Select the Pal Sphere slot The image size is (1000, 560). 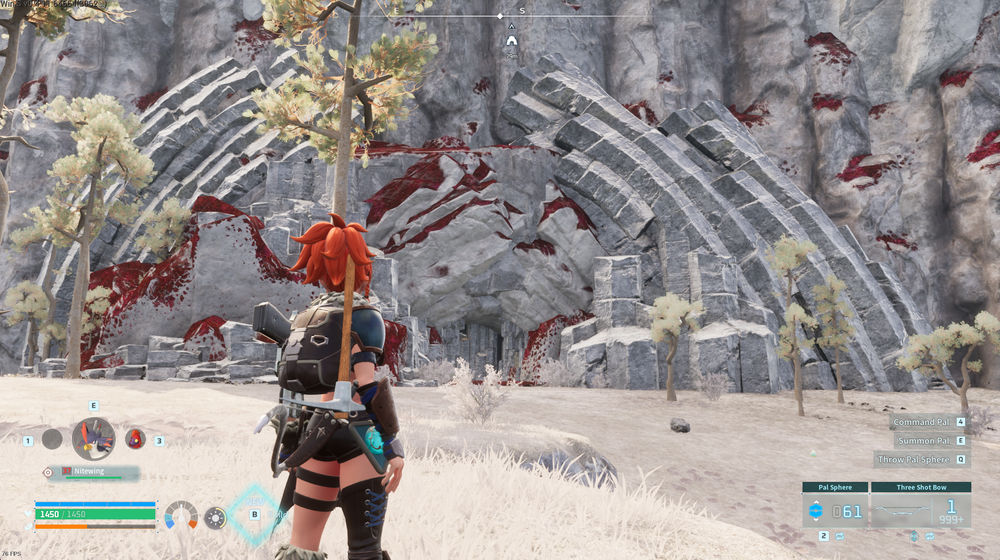tap(835, 511)
